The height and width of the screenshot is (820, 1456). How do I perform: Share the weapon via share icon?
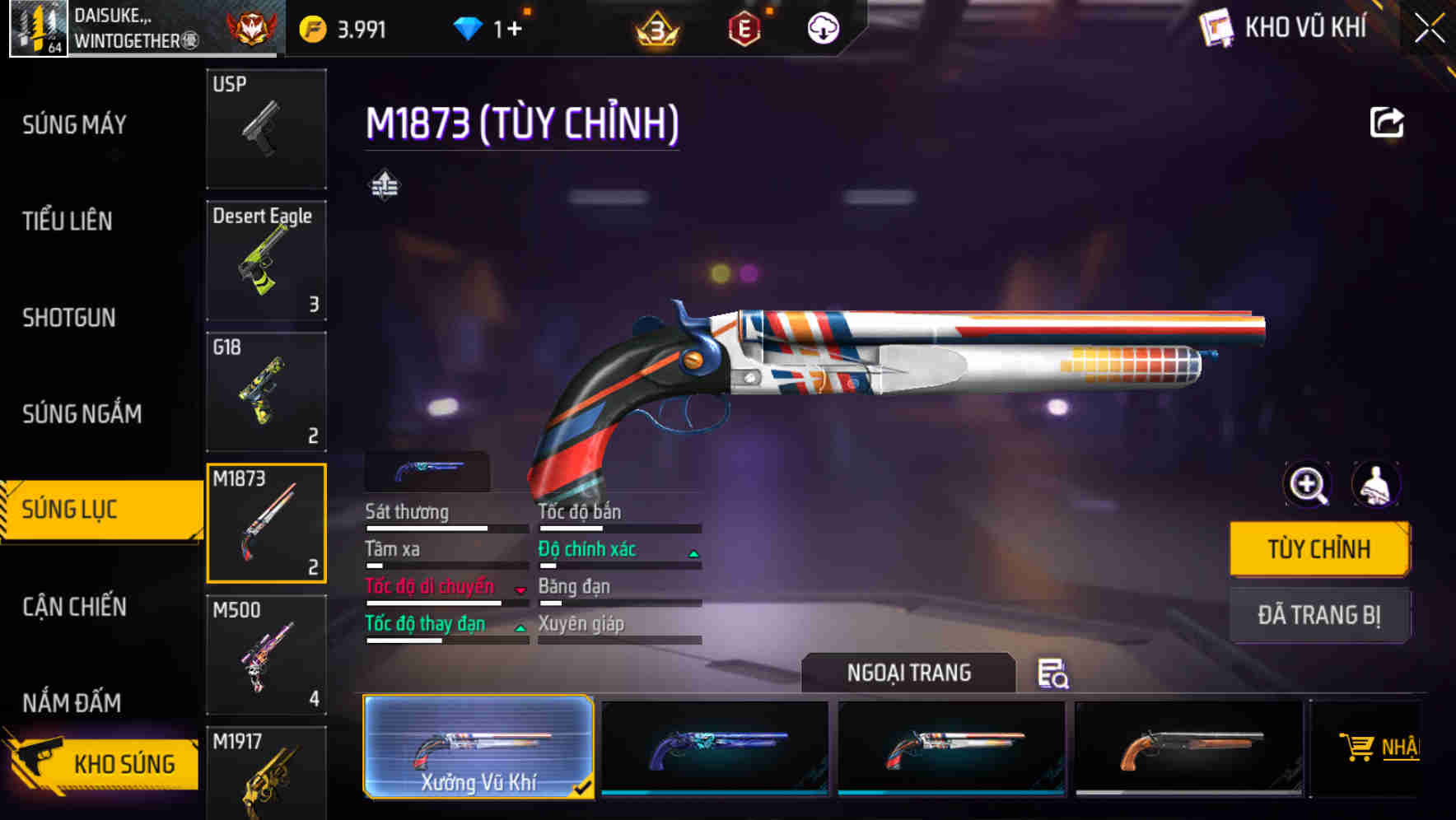pos(1387,123)
